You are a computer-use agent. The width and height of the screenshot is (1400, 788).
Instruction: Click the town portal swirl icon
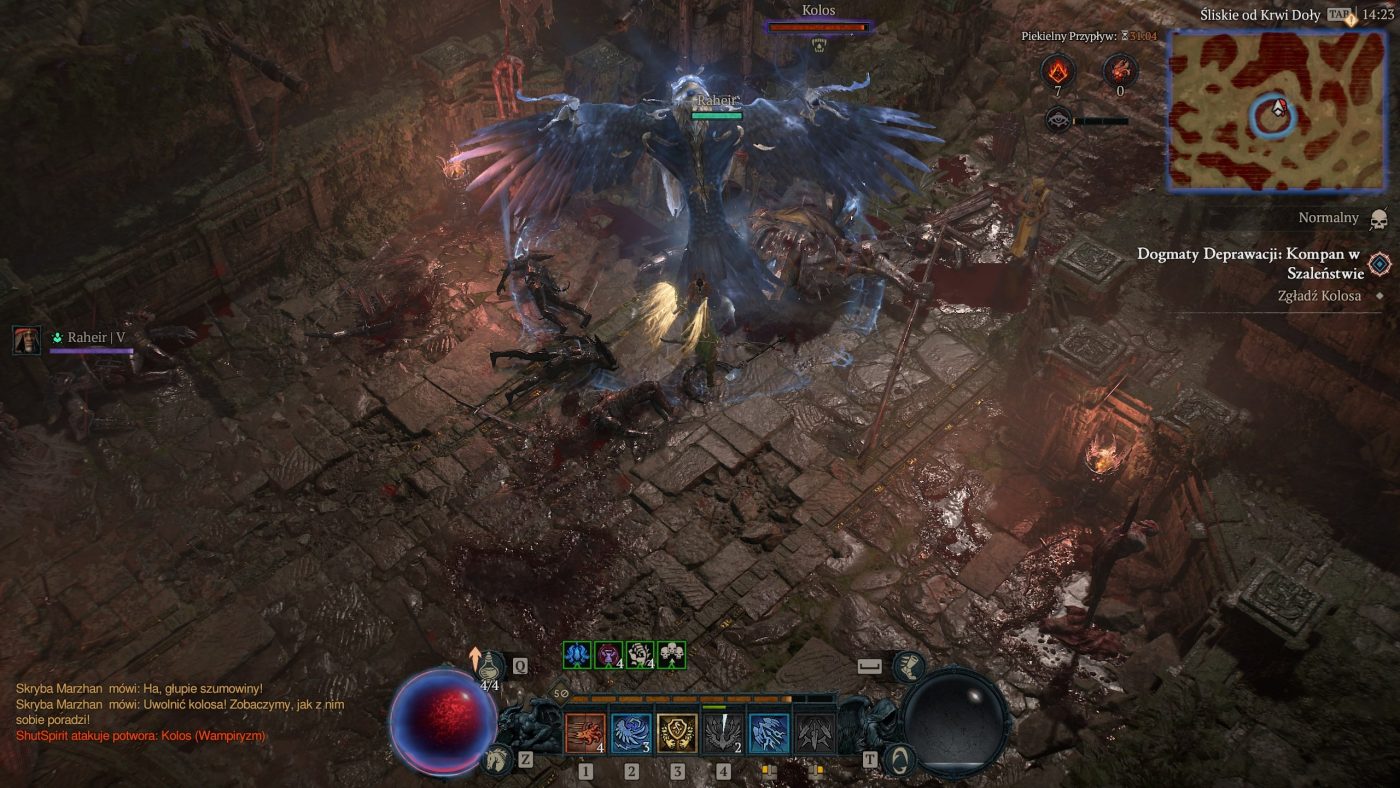pos(899,759)
